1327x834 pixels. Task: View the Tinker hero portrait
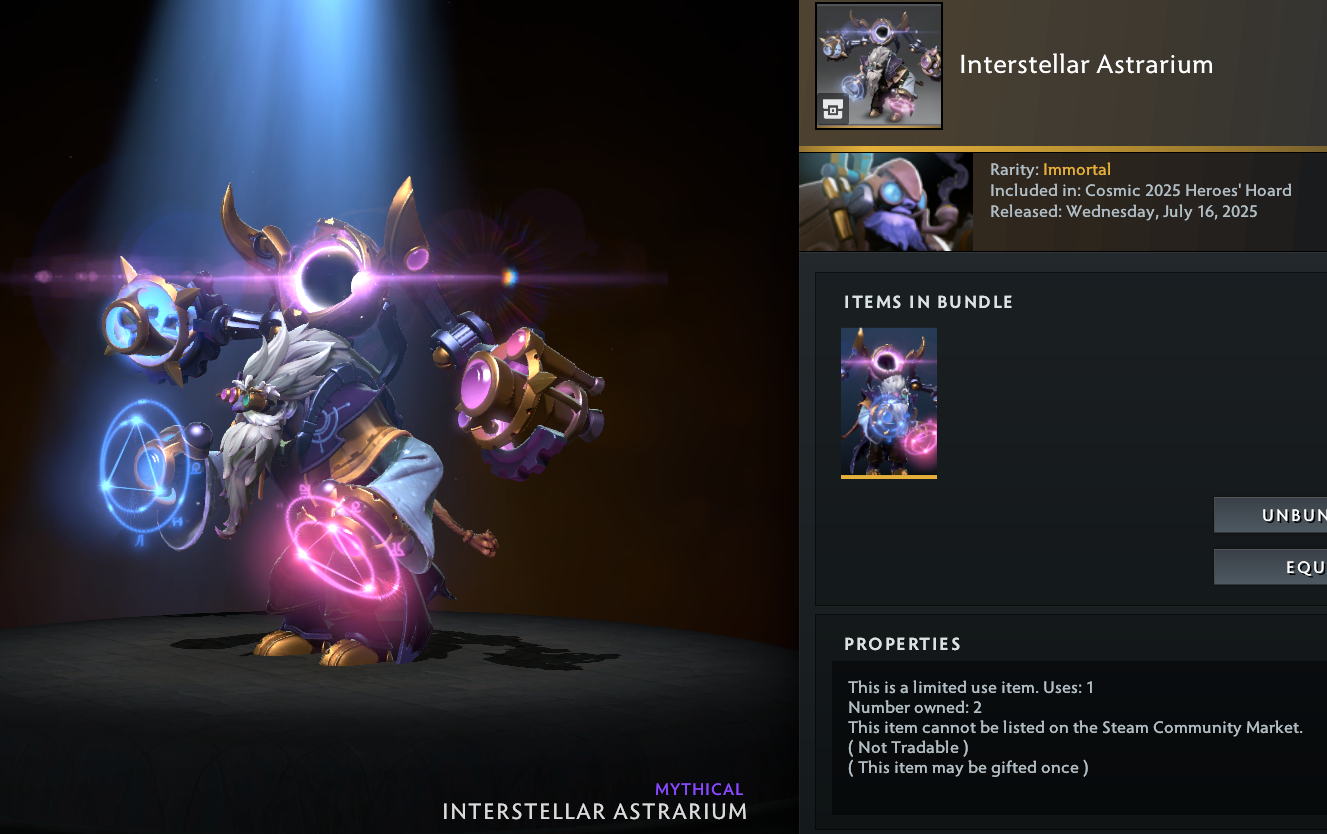pos(886,201)
